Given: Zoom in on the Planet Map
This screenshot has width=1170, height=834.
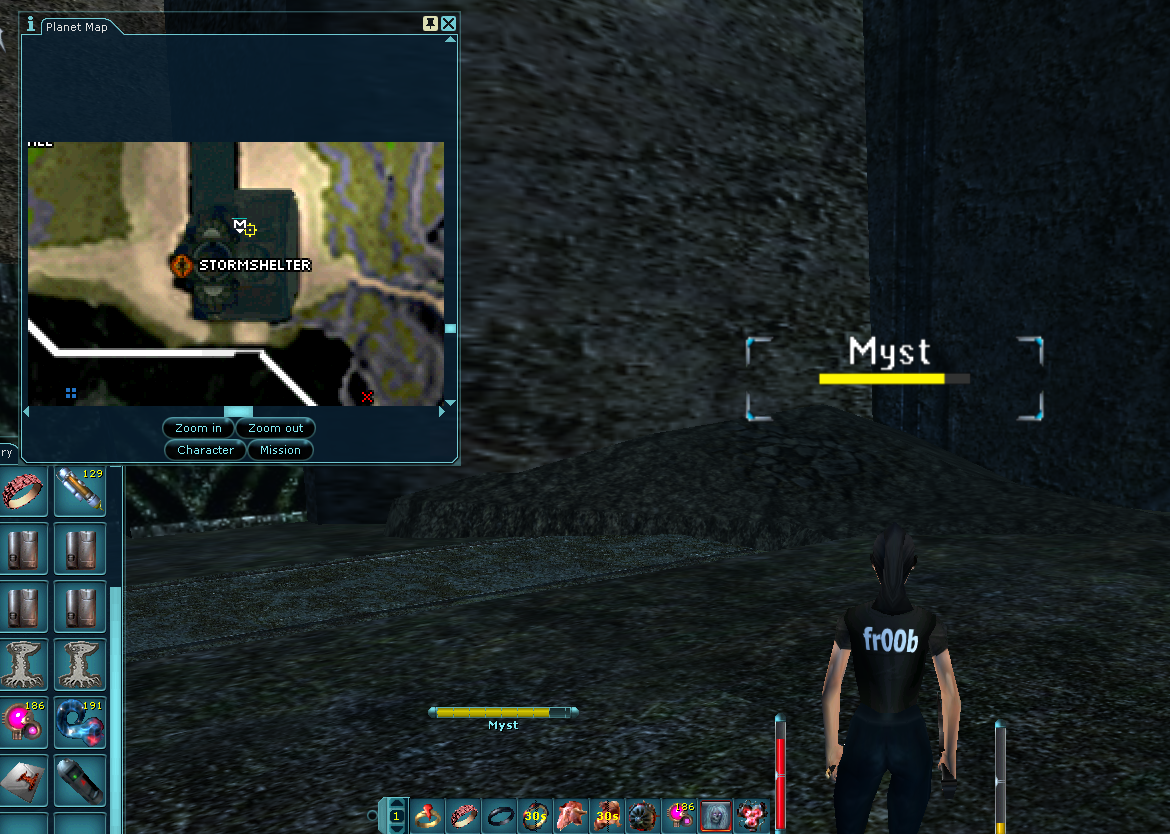Looking at the screenshot, I should (x=198, y=428).
